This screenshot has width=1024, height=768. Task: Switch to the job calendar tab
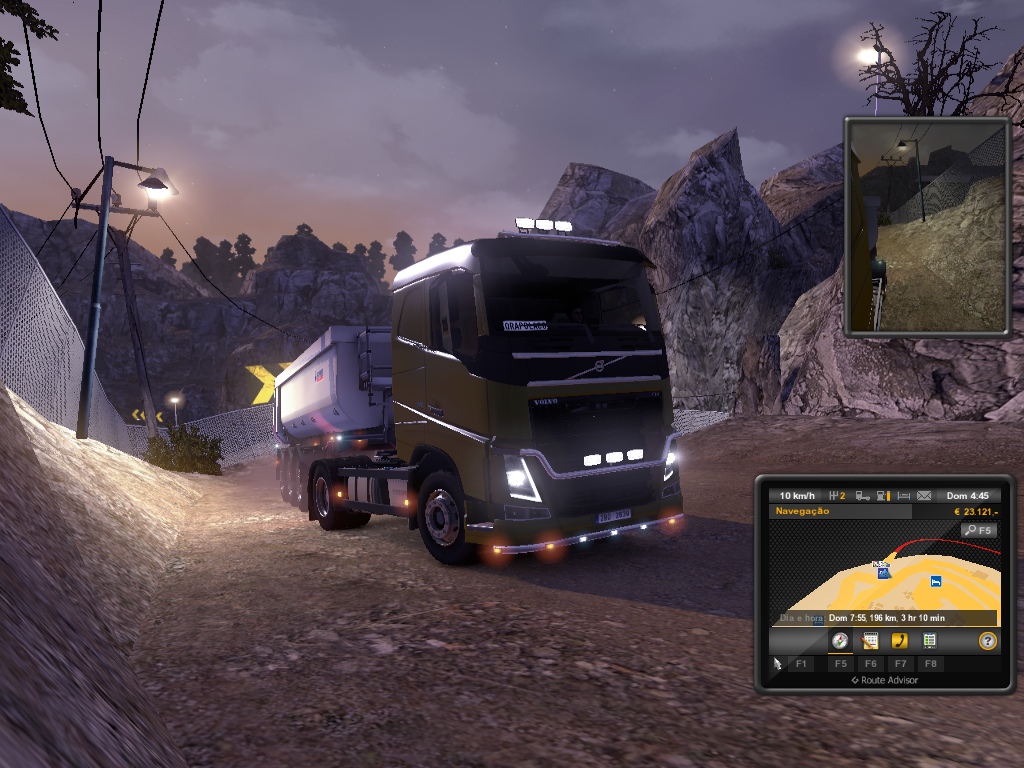870,641
